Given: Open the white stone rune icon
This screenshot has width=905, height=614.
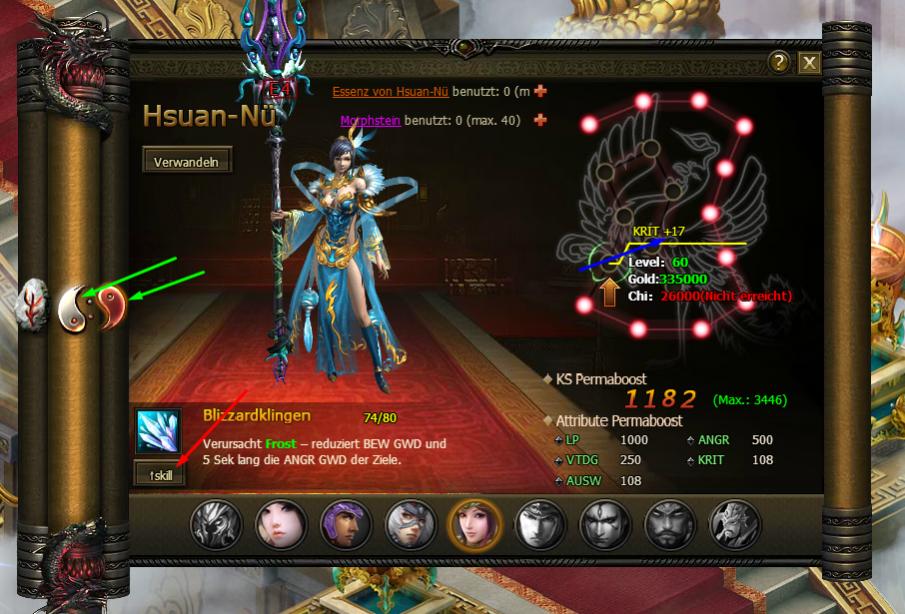Looking at the screenshot, I should tap(32, 305).
